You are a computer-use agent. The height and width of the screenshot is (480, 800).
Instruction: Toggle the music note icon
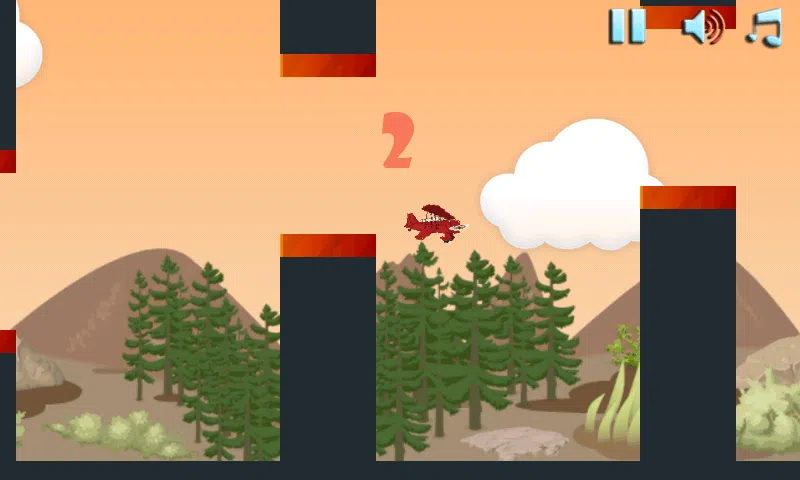point(765,26)
